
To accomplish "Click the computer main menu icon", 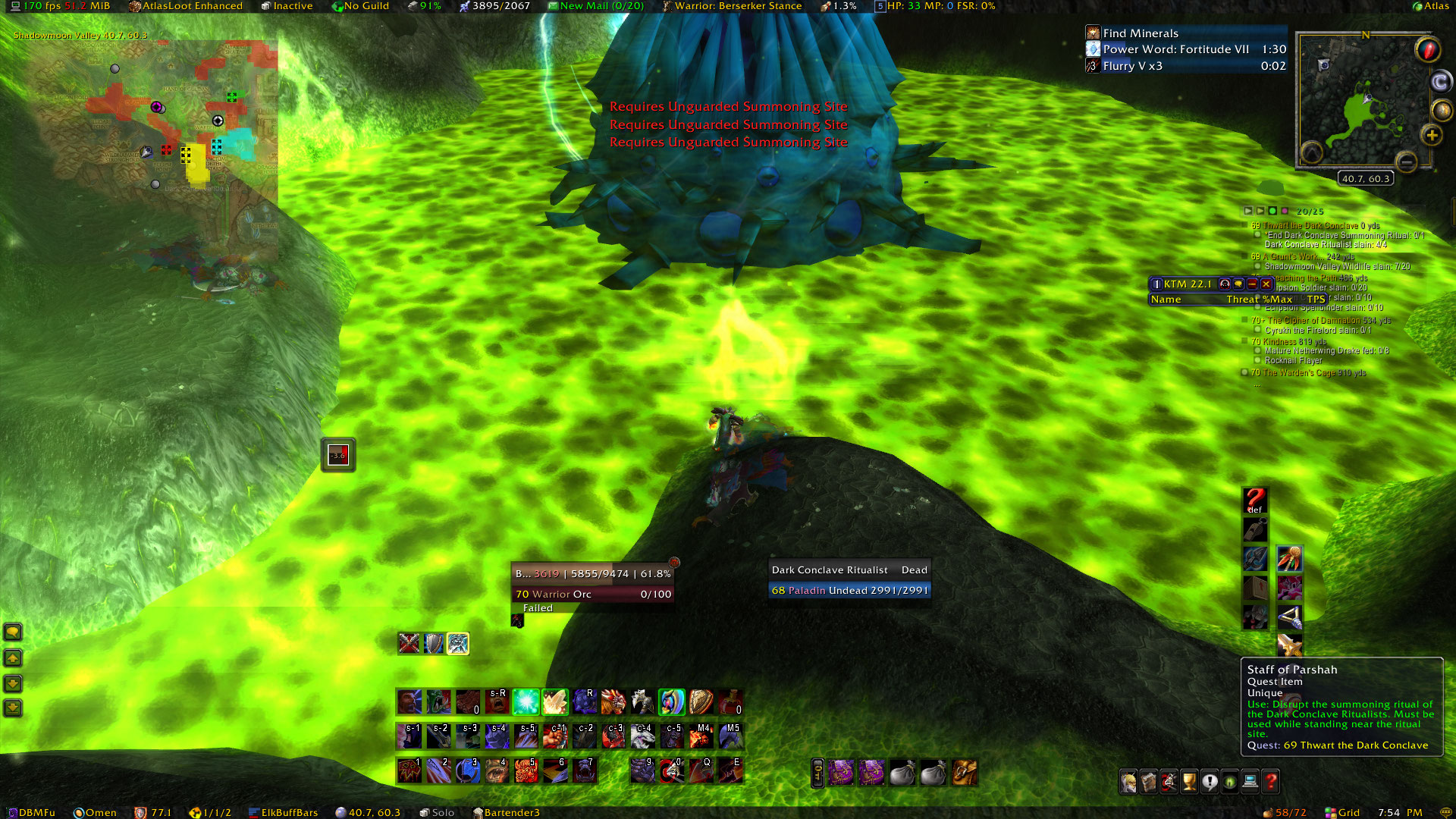I will coord(1249,781).
